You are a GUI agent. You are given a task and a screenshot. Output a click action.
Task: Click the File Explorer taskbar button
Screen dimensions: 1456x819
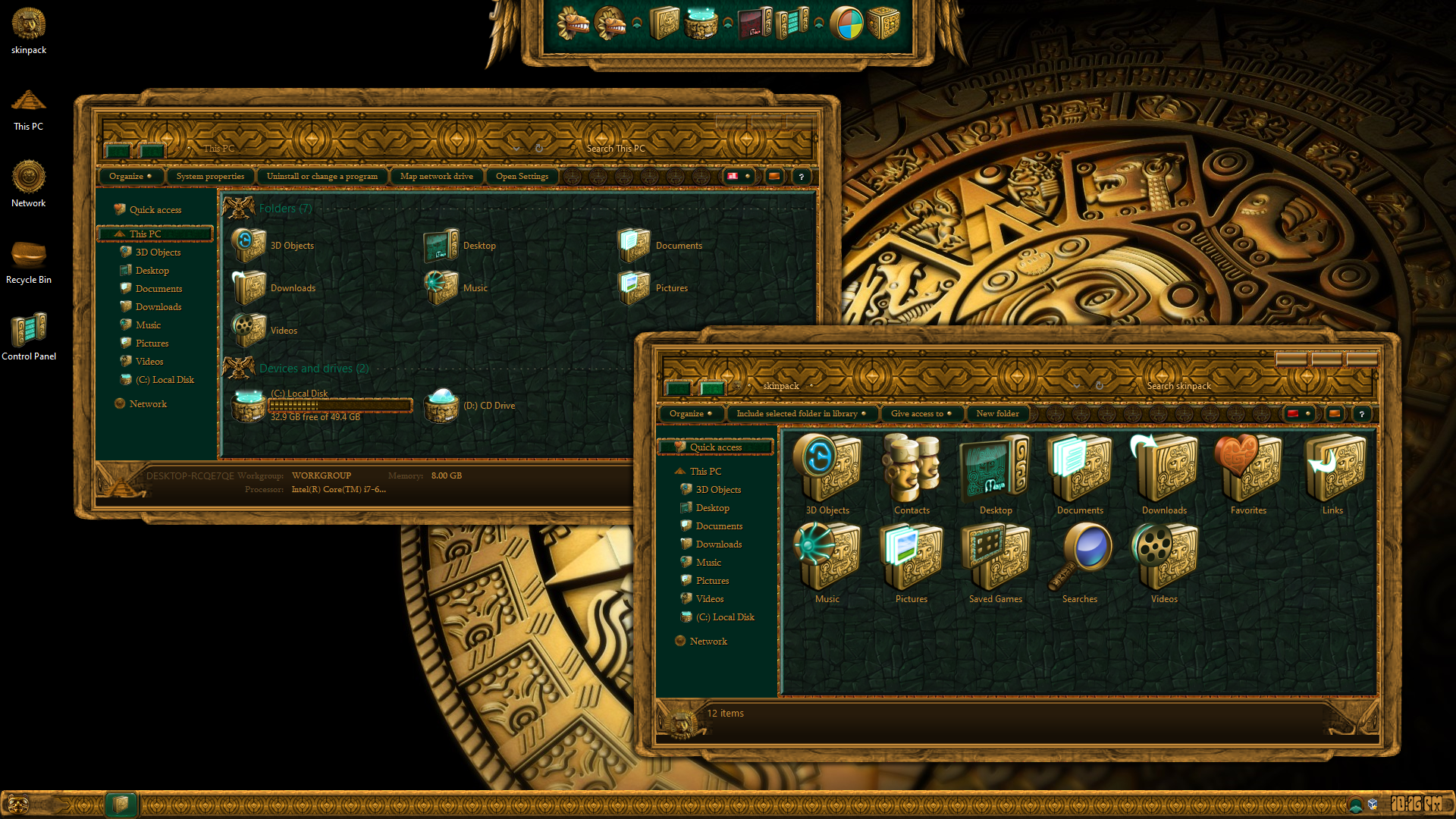(121, 804)
